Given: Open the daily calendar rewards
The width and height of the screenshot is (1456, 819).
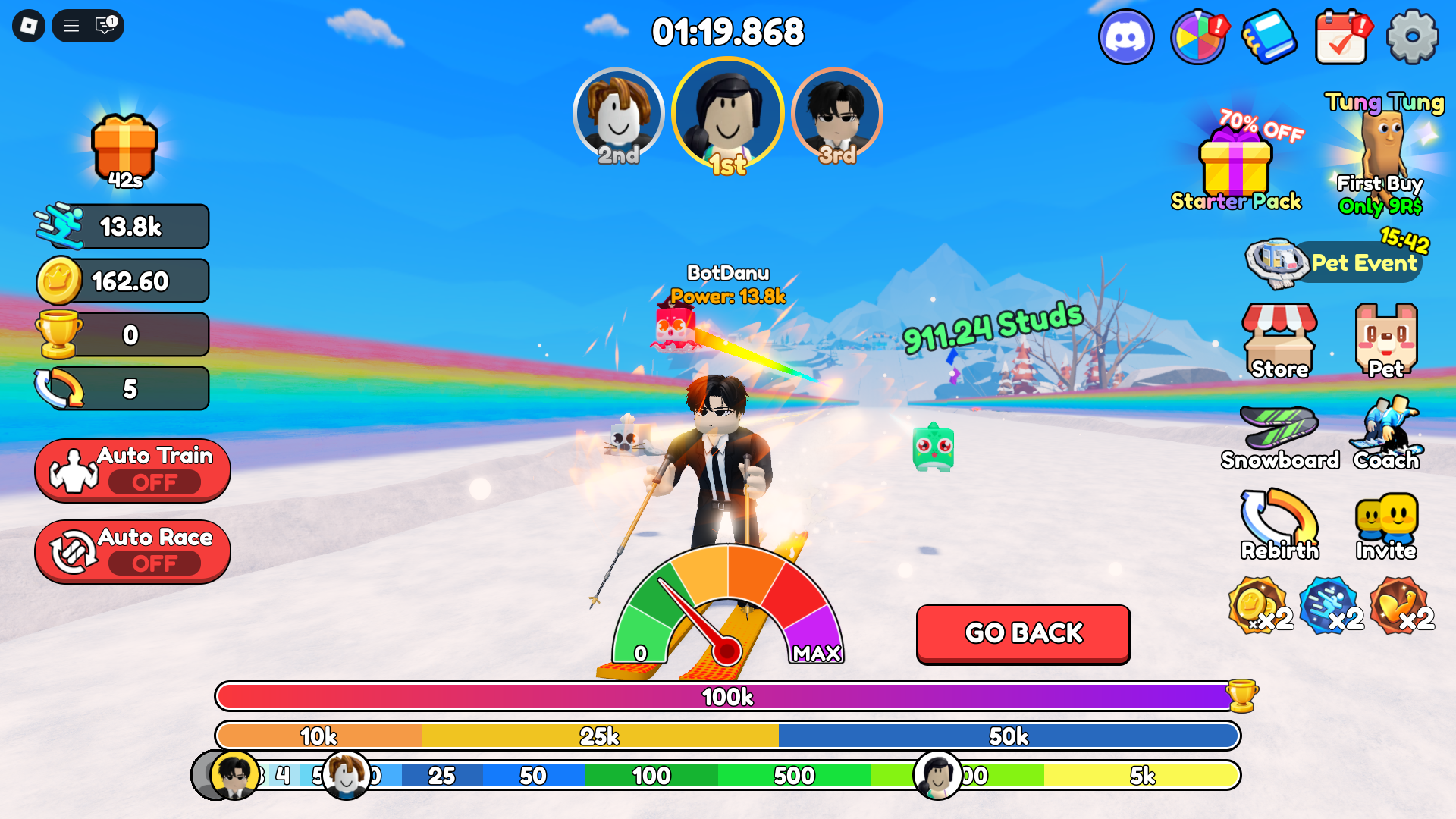Looking at the screenshot, I should pyautogui.click(x=1341, y=37).
